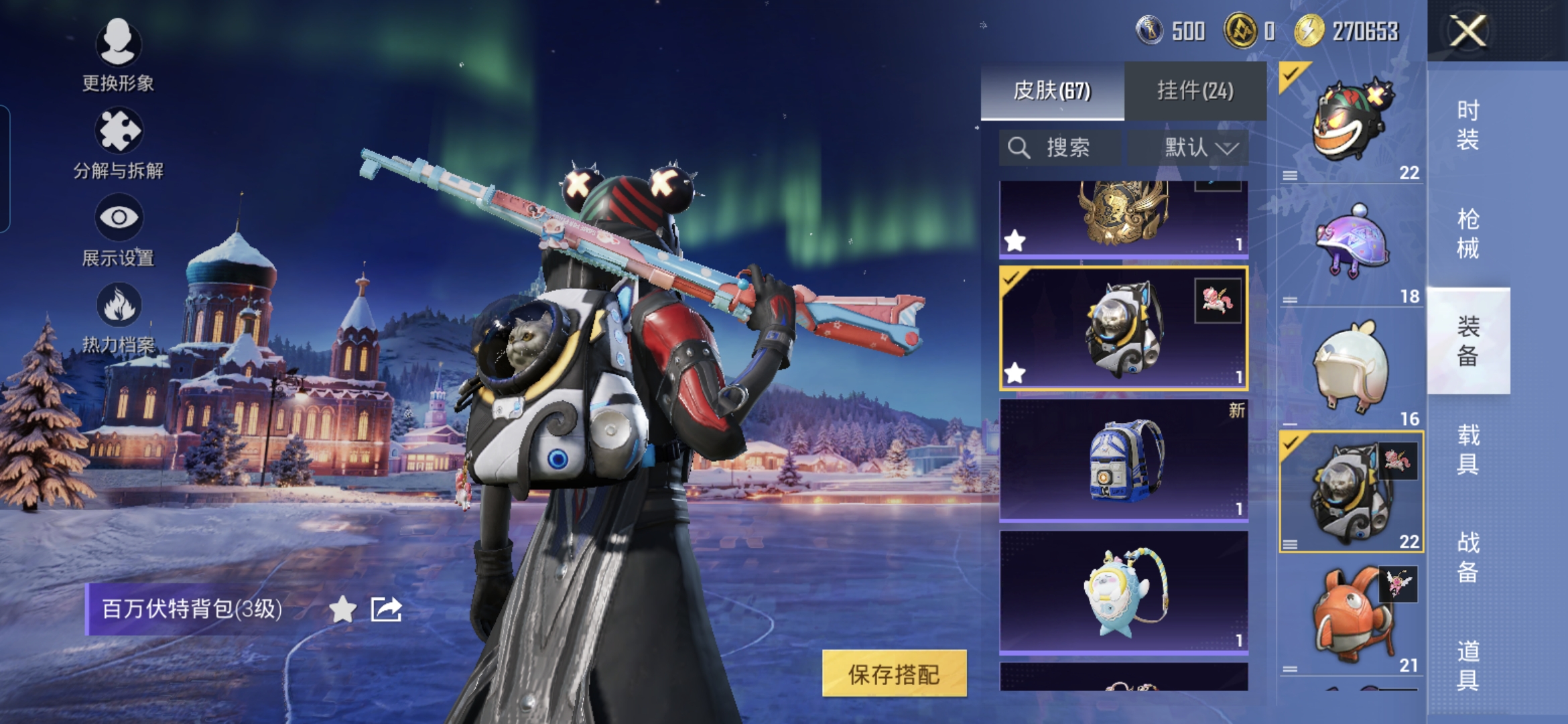Switch to the 挂件(24) charms tab
The width and height of the screenshot is (1568, 724).
(1195, 90)
